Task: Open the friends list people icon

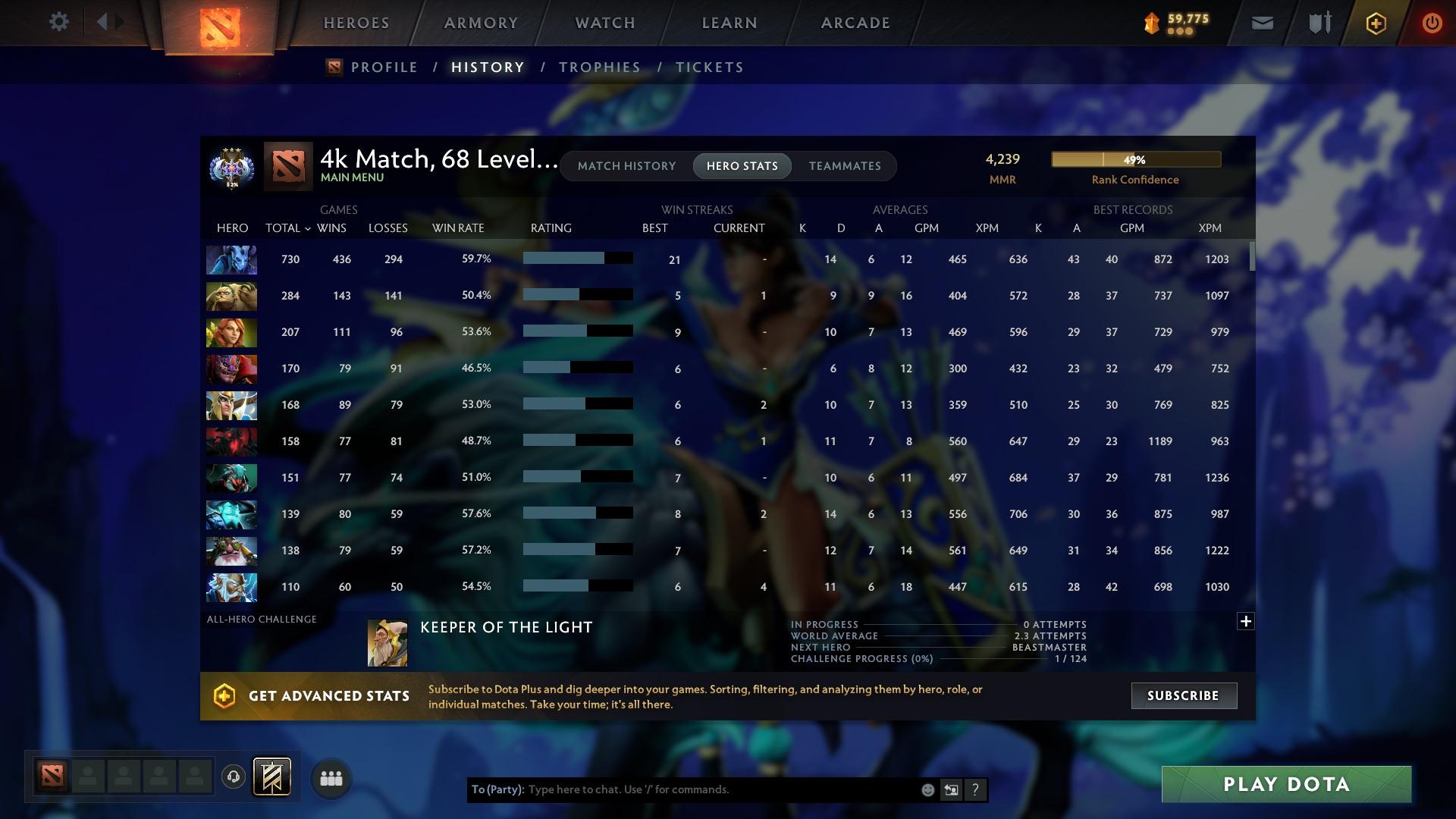Action: tap(331, 777)
